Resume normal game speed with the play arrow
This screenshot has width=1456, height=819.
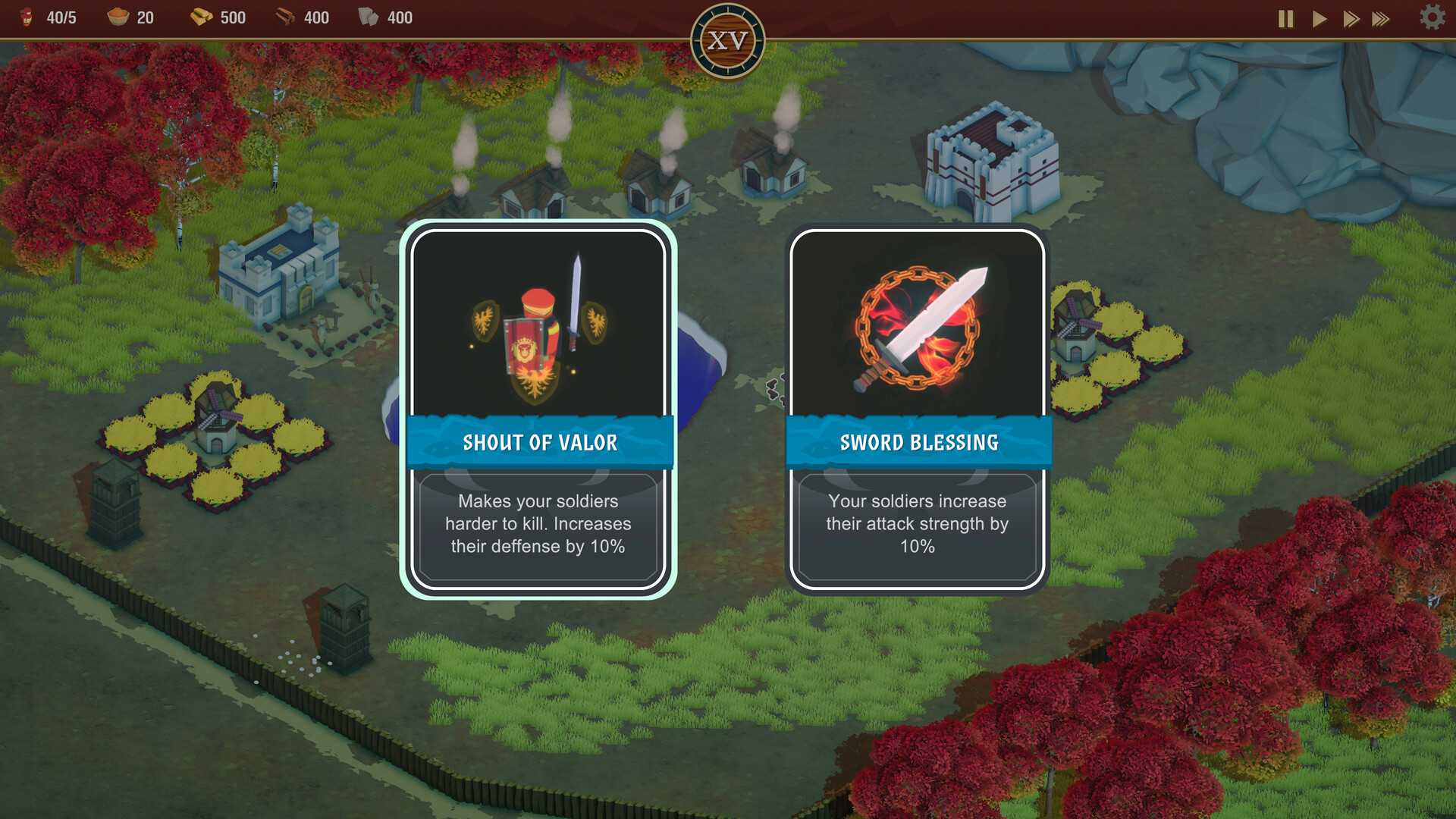1318,19
